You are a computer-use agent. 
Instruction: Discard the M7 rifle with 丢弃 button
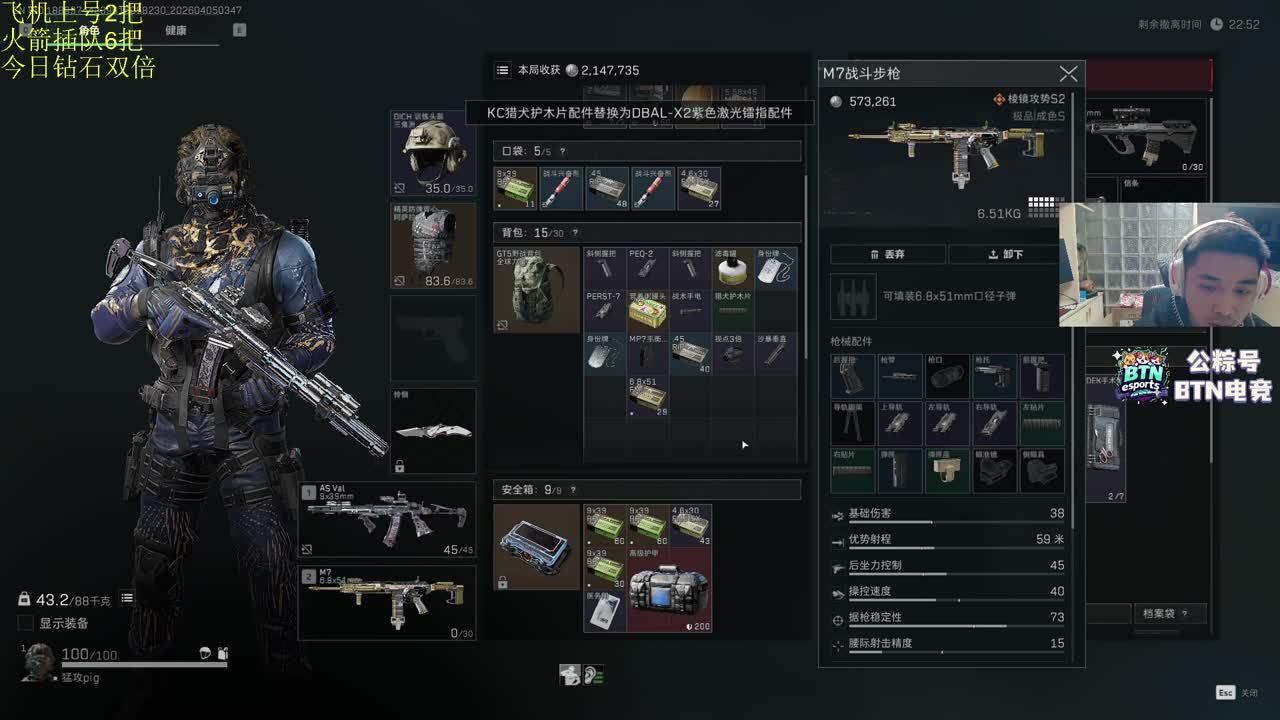pos(888,254)
